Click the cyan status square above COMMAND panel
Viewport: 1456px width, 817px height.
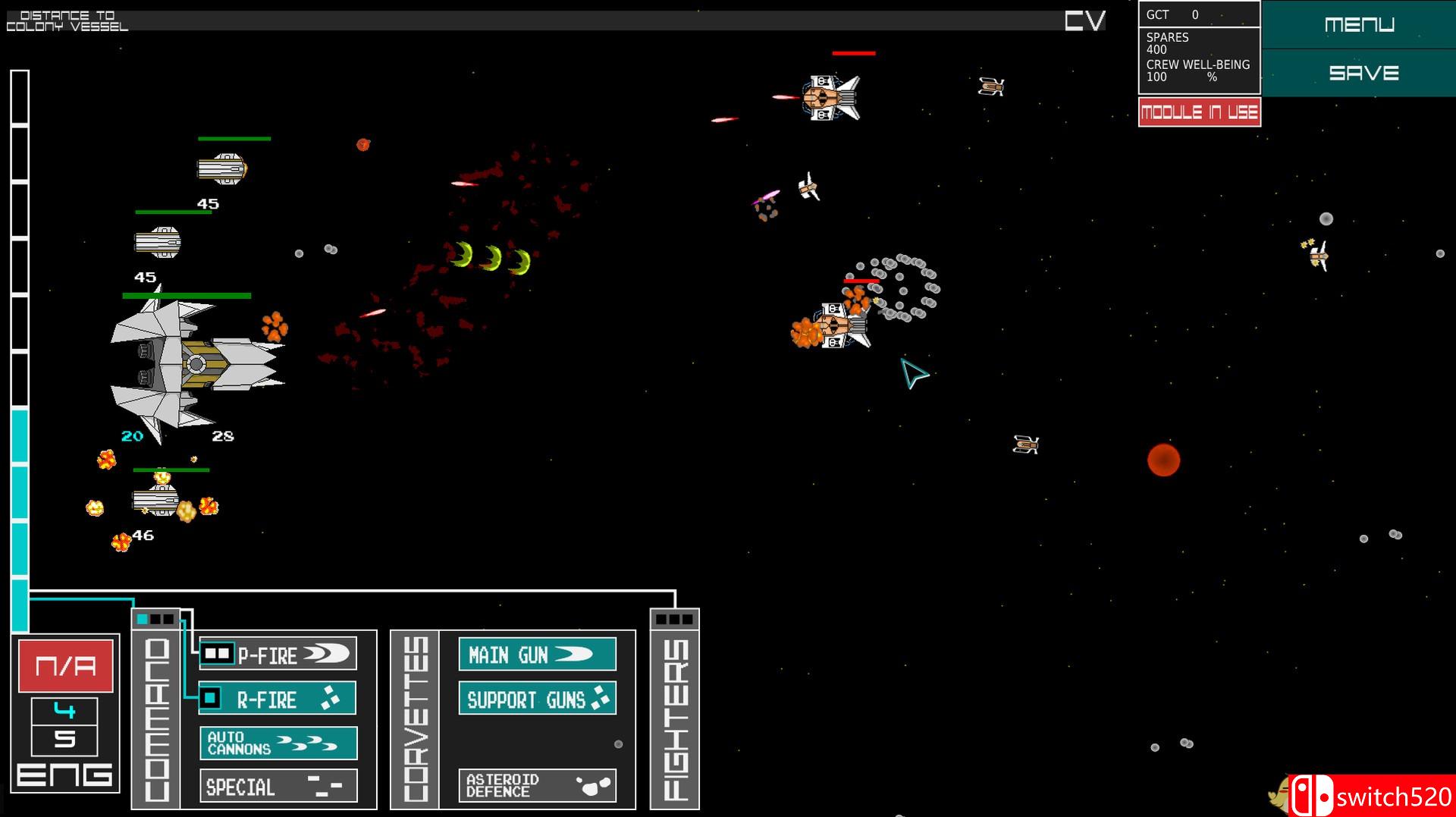pos(142,619)
